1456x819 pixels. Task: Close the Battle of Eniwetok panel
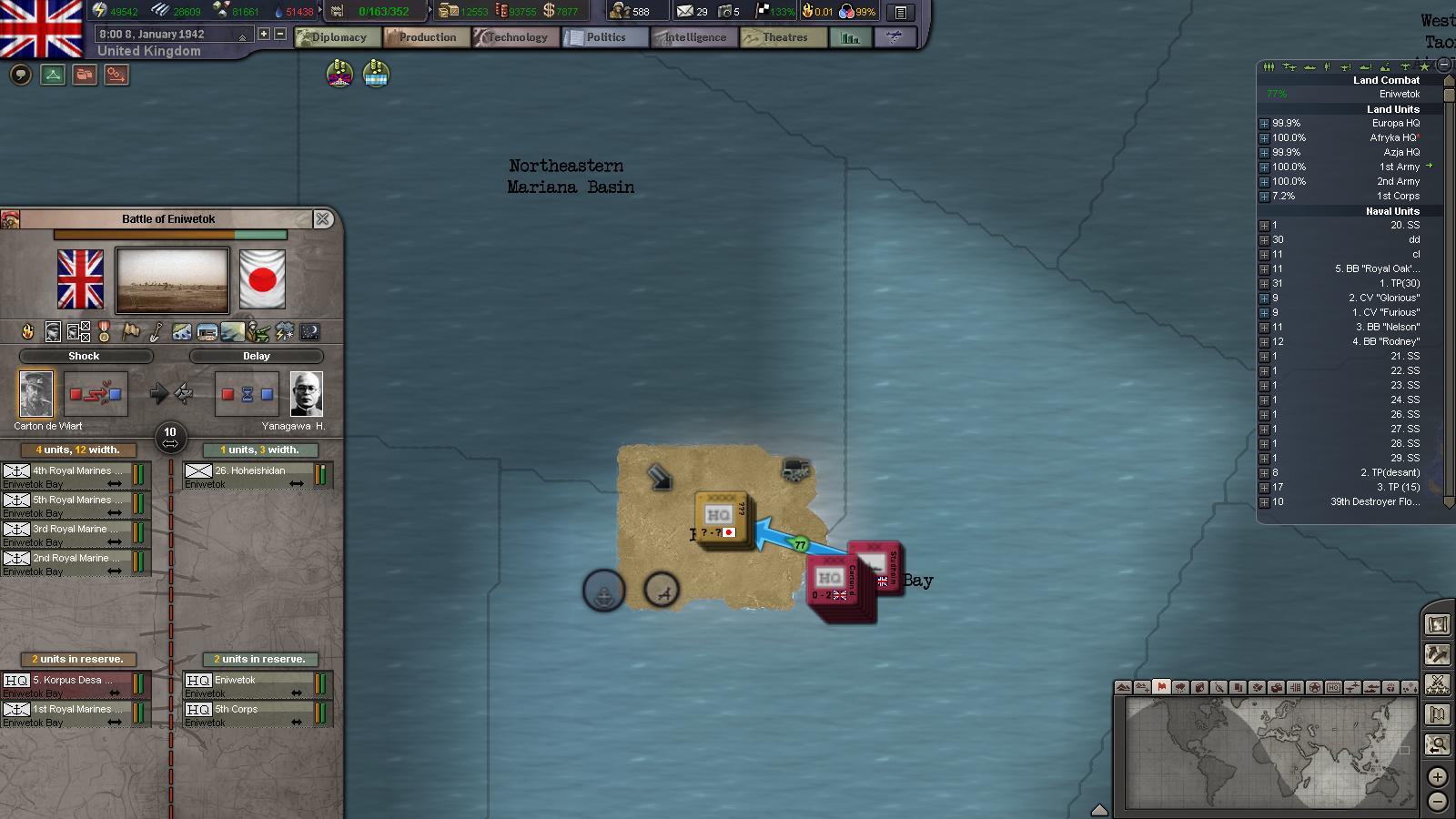[322, 219]
